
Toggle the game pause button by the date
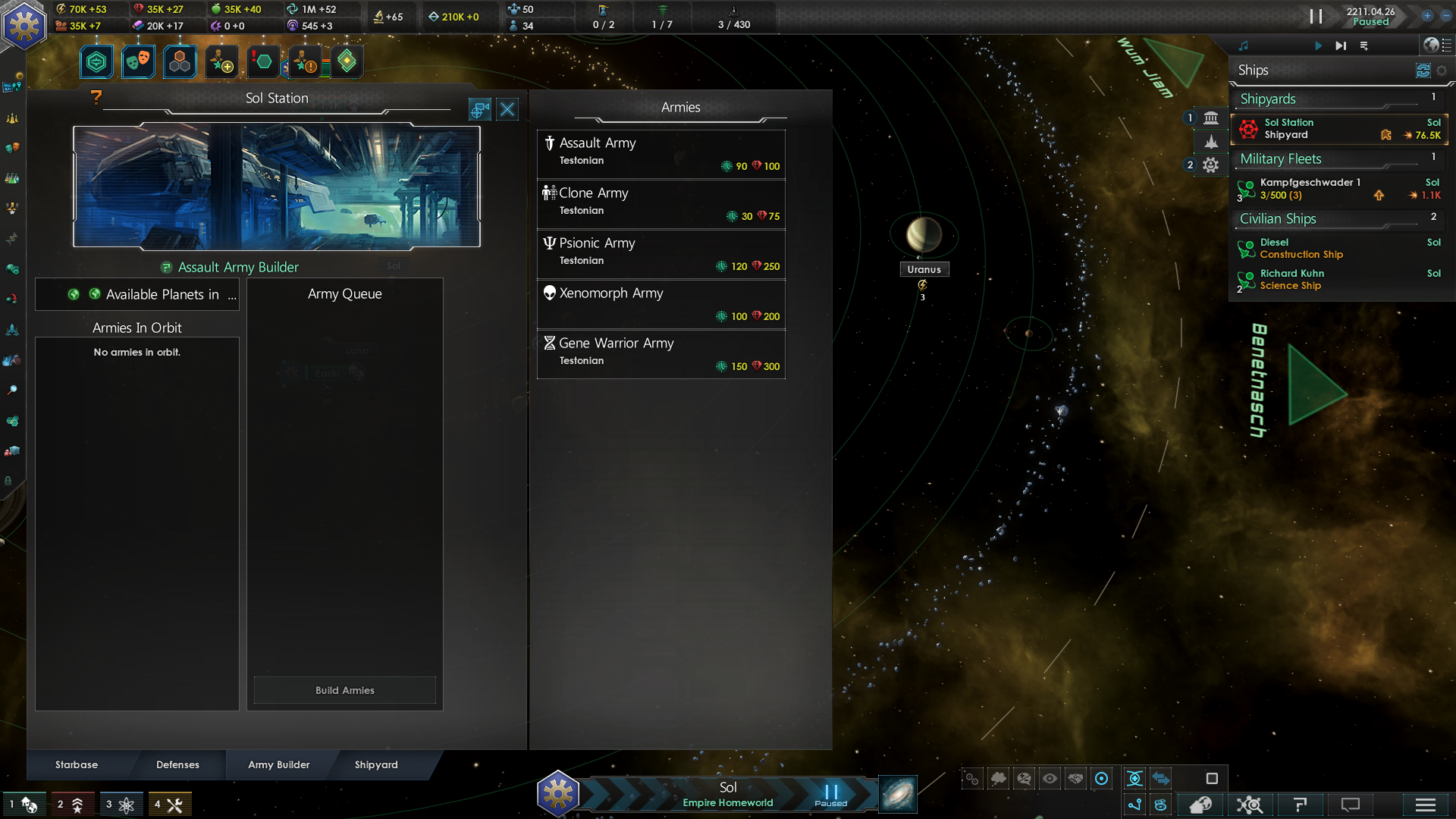click(1315, 16)
